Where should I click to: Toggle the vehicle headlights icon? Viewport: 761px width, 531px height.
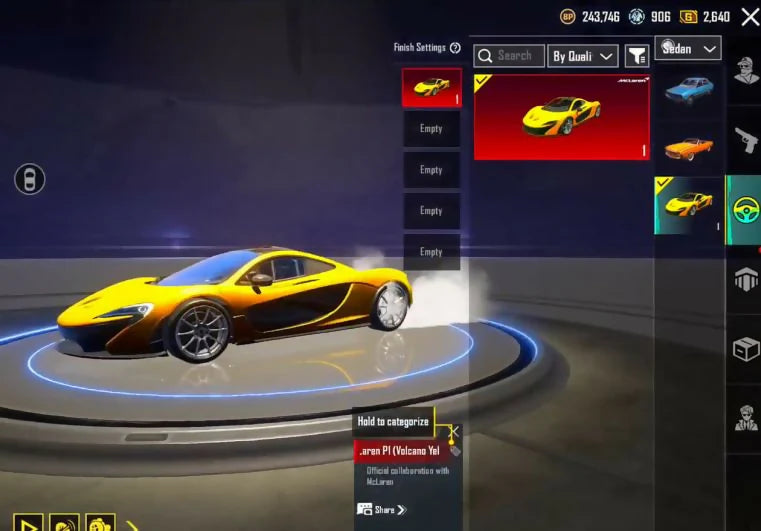tap(29, 180)
